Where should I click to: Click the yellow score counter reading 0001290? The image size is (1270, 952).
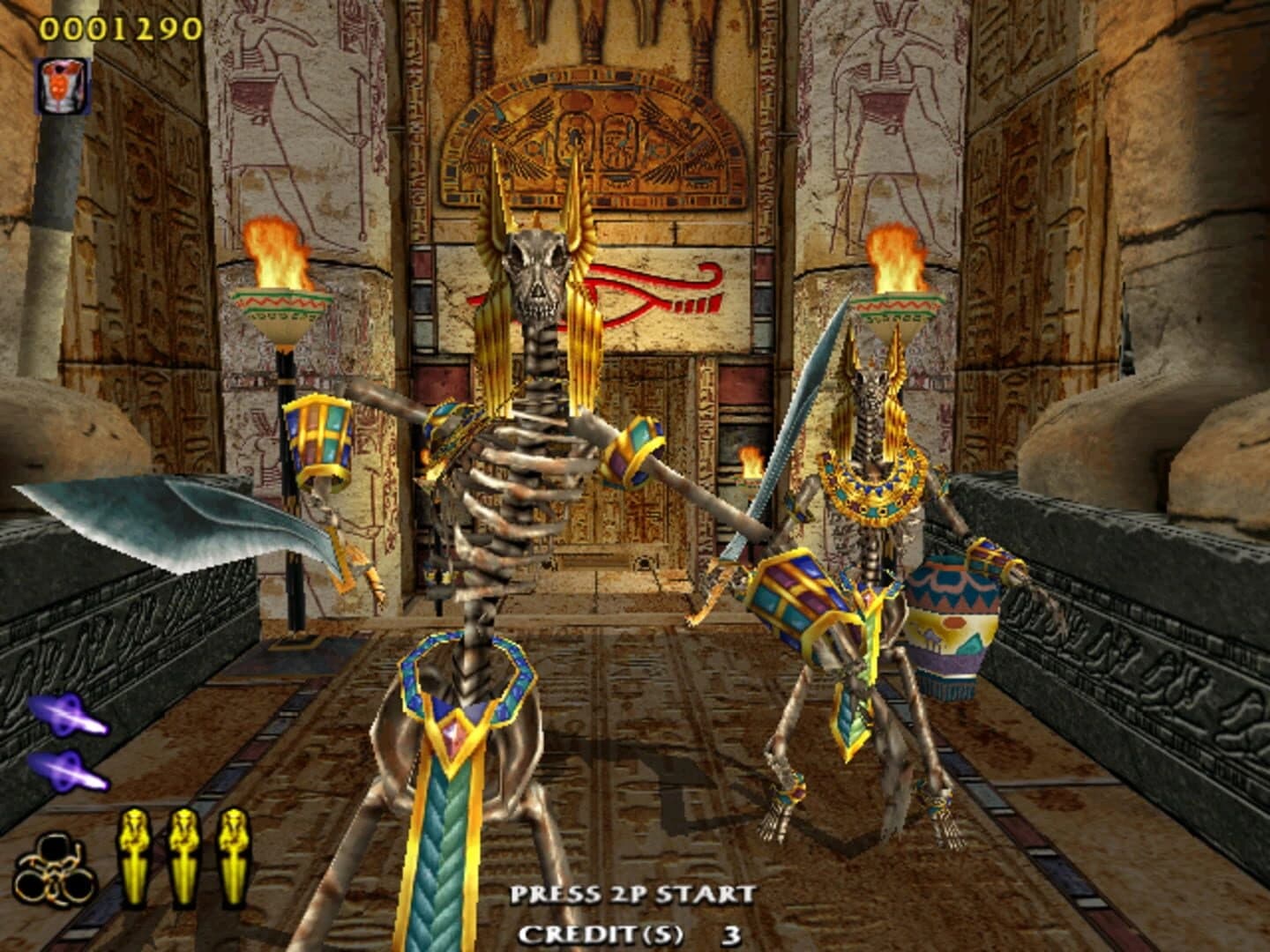coord(119,26)
